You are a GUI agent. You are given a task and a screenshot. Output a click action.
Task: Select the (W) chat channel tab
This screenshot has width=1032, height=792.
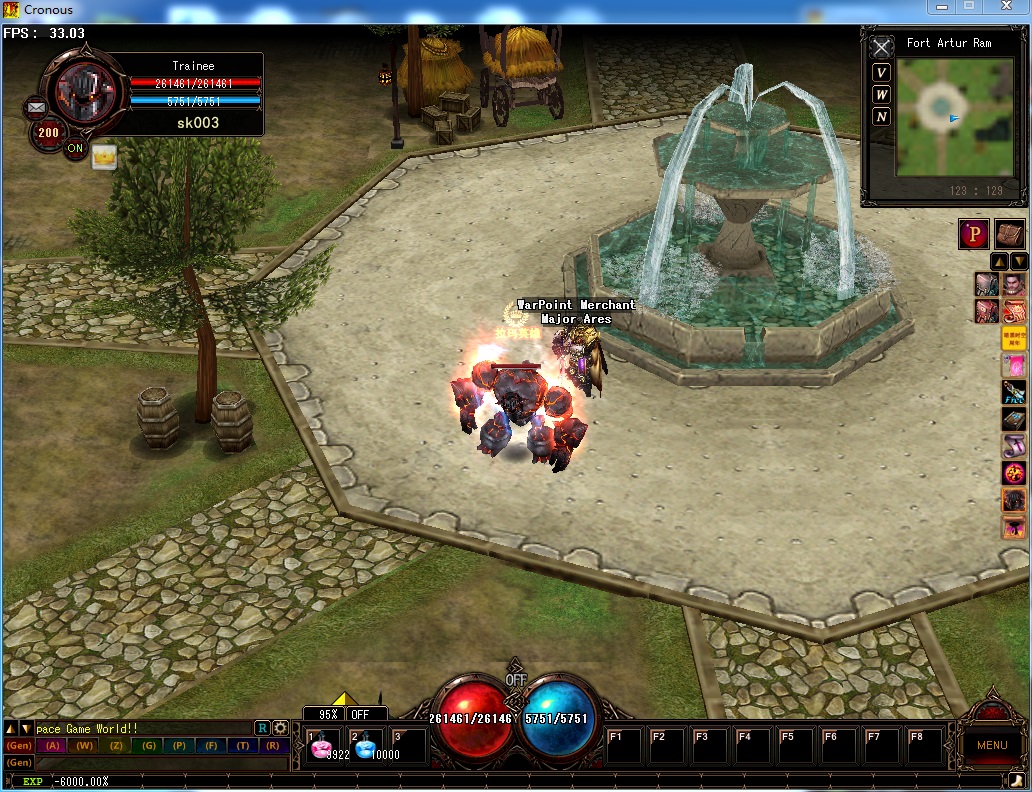tap(85, 746)
